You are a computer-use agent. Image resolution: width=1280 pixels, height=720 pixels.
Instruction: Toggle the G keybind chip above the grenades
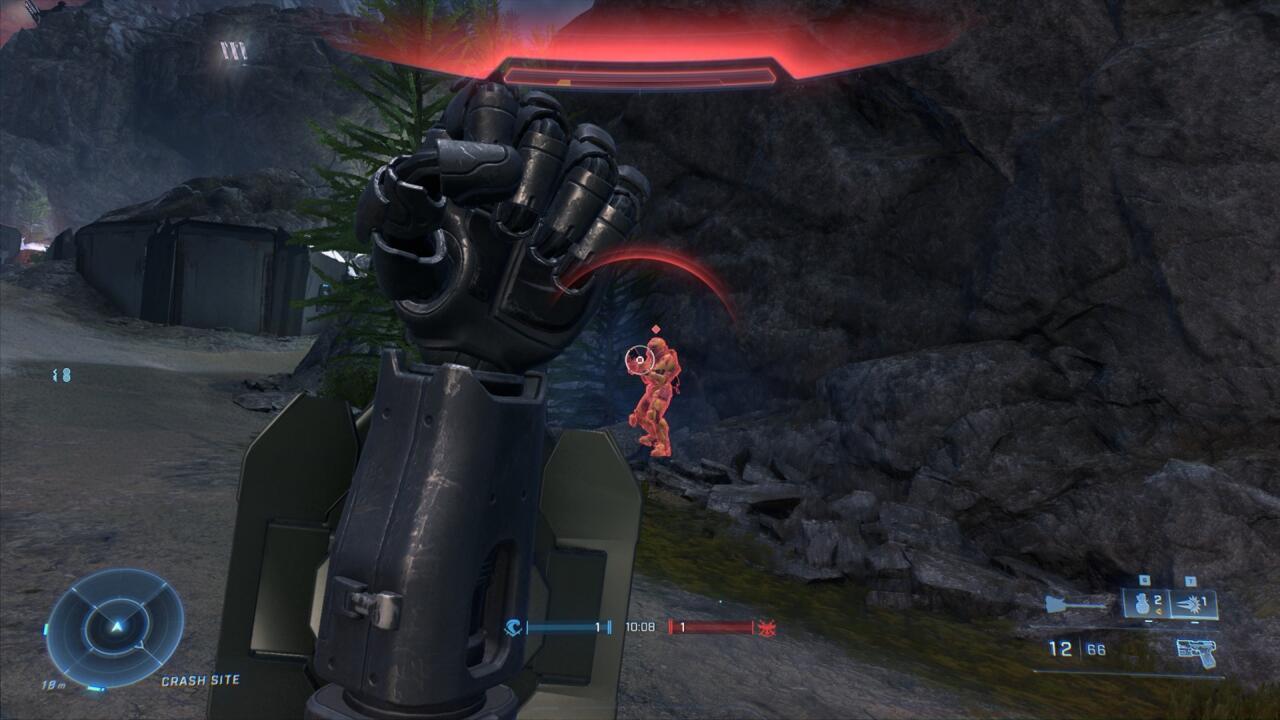[1144, 579]
